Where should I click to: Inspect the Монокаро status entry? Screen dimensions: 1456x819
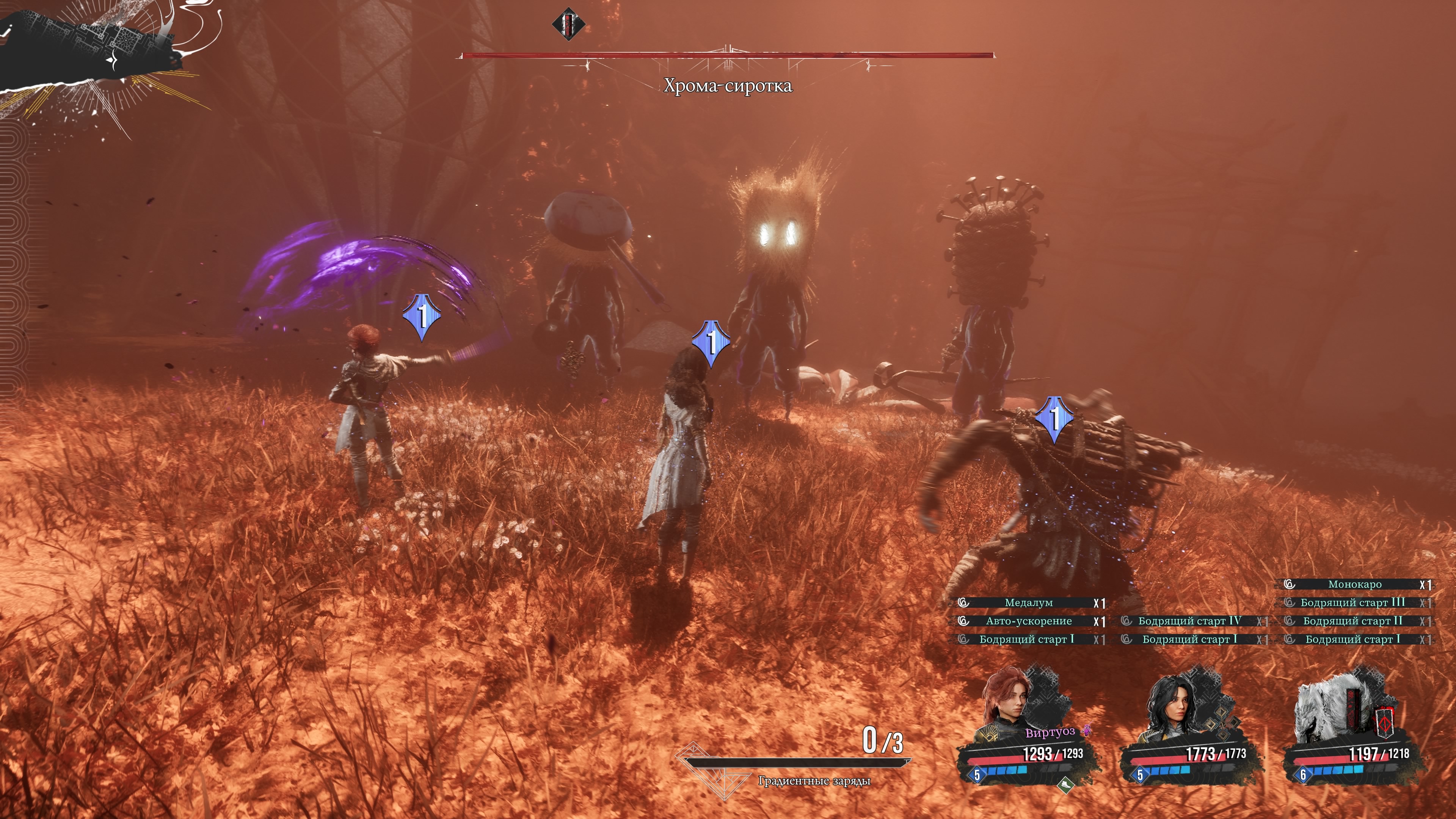click(1354, 584)
